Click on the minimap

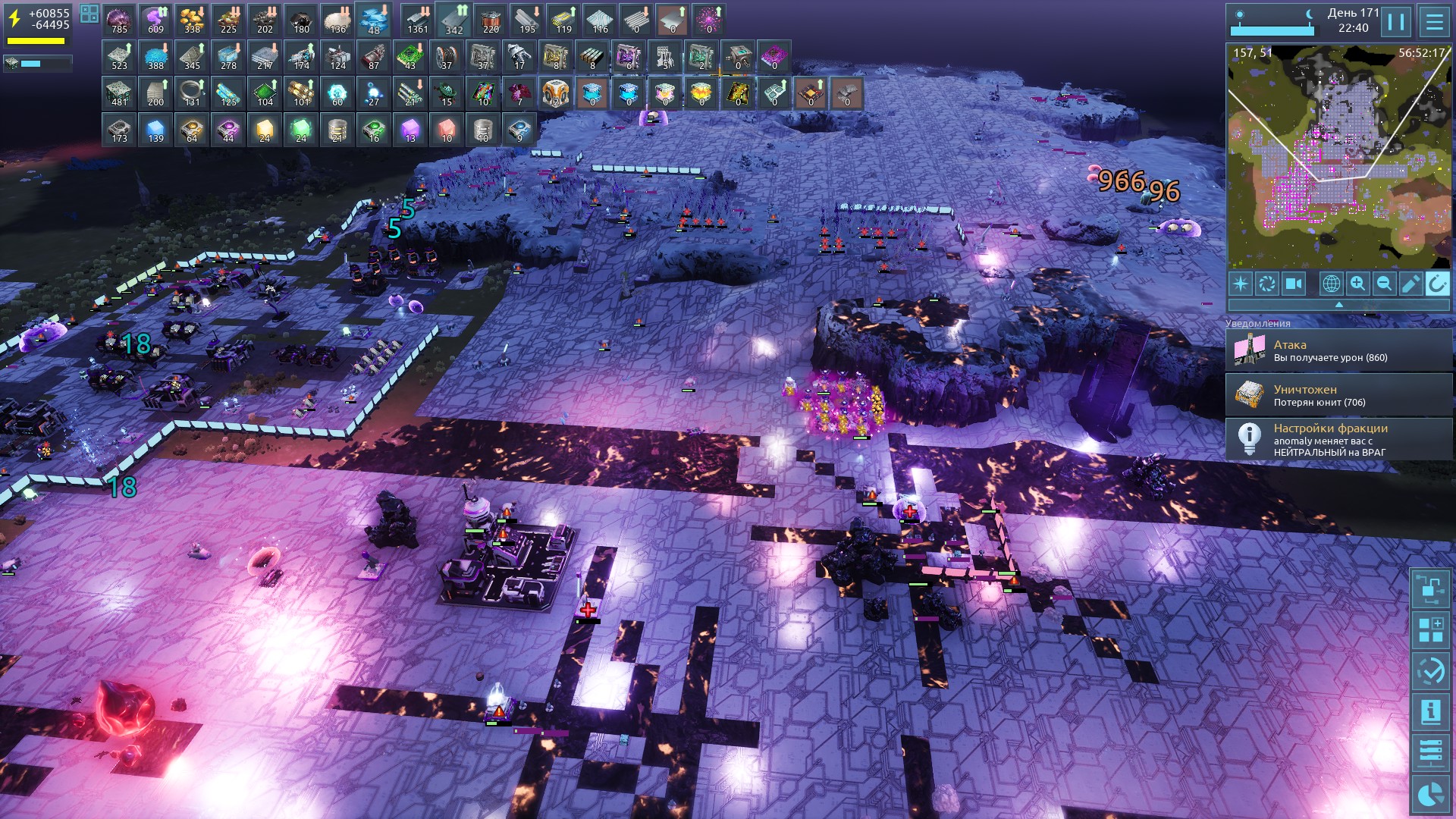pos(1338,157)
